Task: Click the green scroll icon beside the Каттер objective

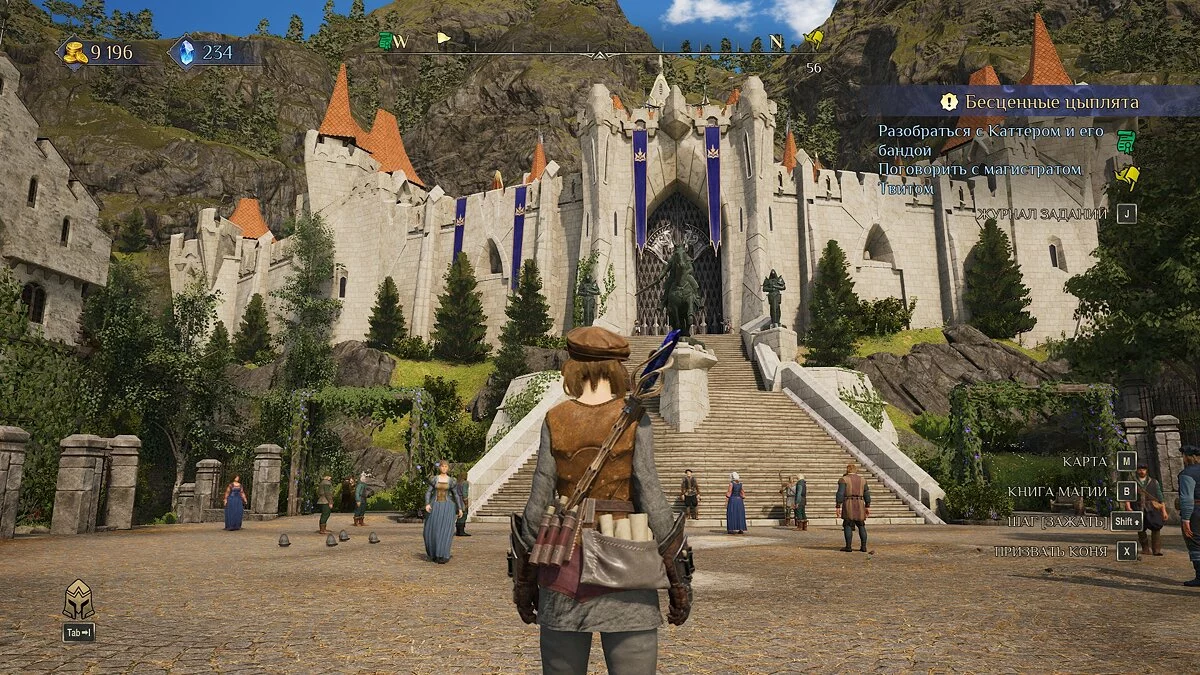Action: pyautogui.click(x=1126, y=139)
